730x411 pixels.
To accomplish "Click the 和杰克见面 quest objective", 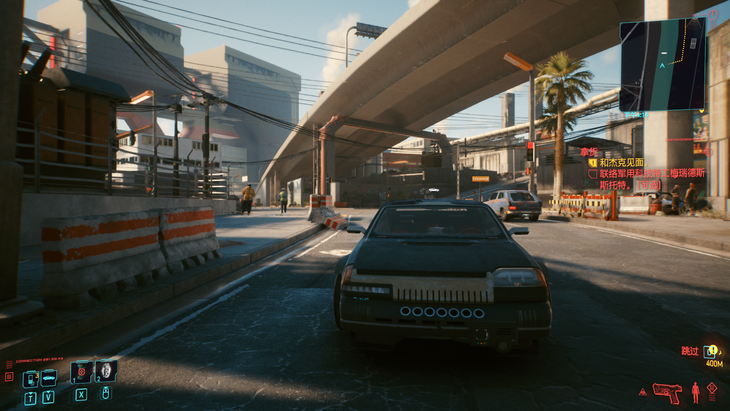I will (620, 162).
